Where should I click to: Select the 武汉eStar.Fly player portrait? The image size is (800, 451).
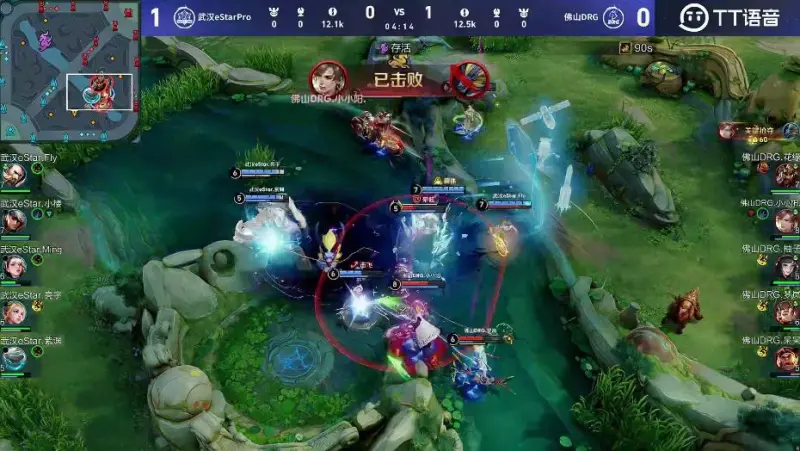click(14, 175)
